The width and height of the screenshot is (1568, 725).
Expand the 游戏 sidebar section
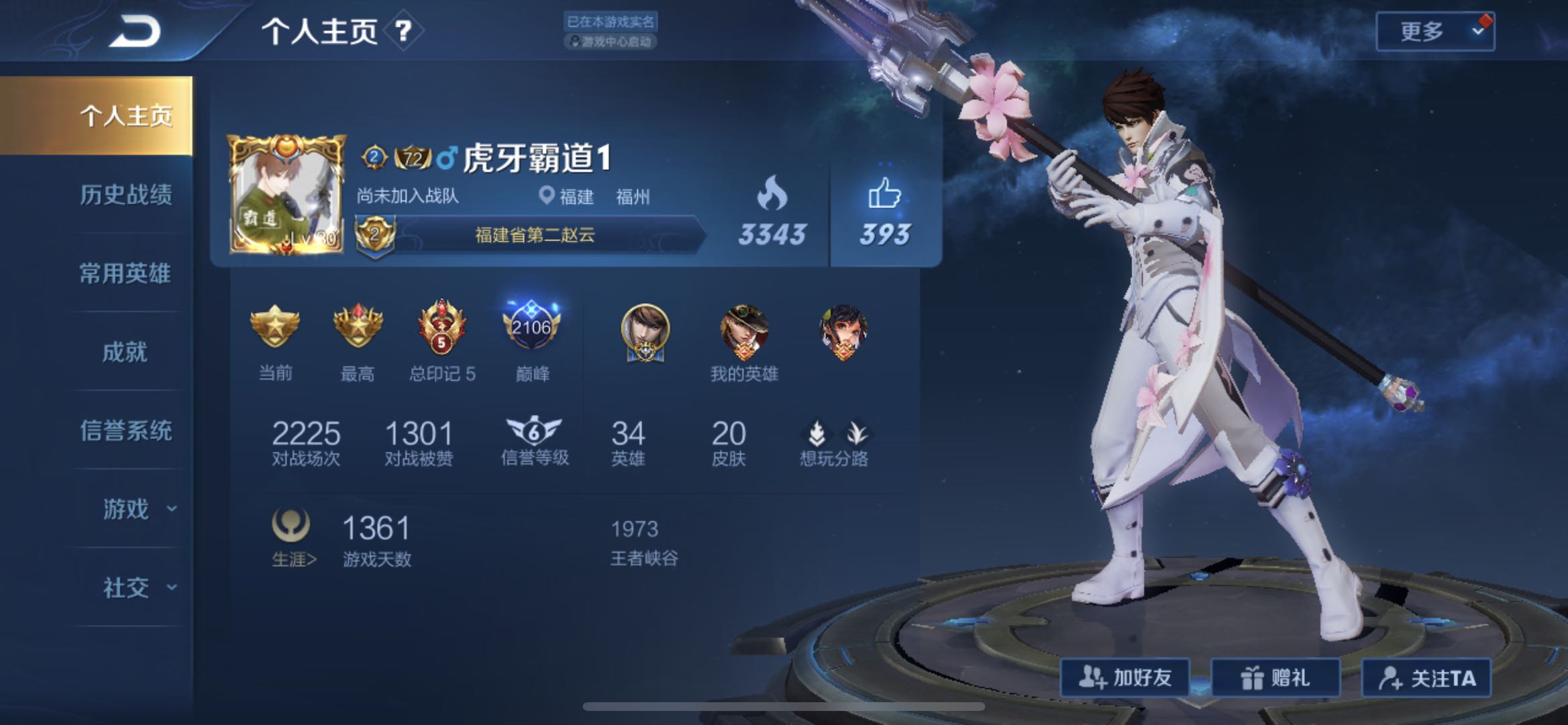[x=125, y=508]
